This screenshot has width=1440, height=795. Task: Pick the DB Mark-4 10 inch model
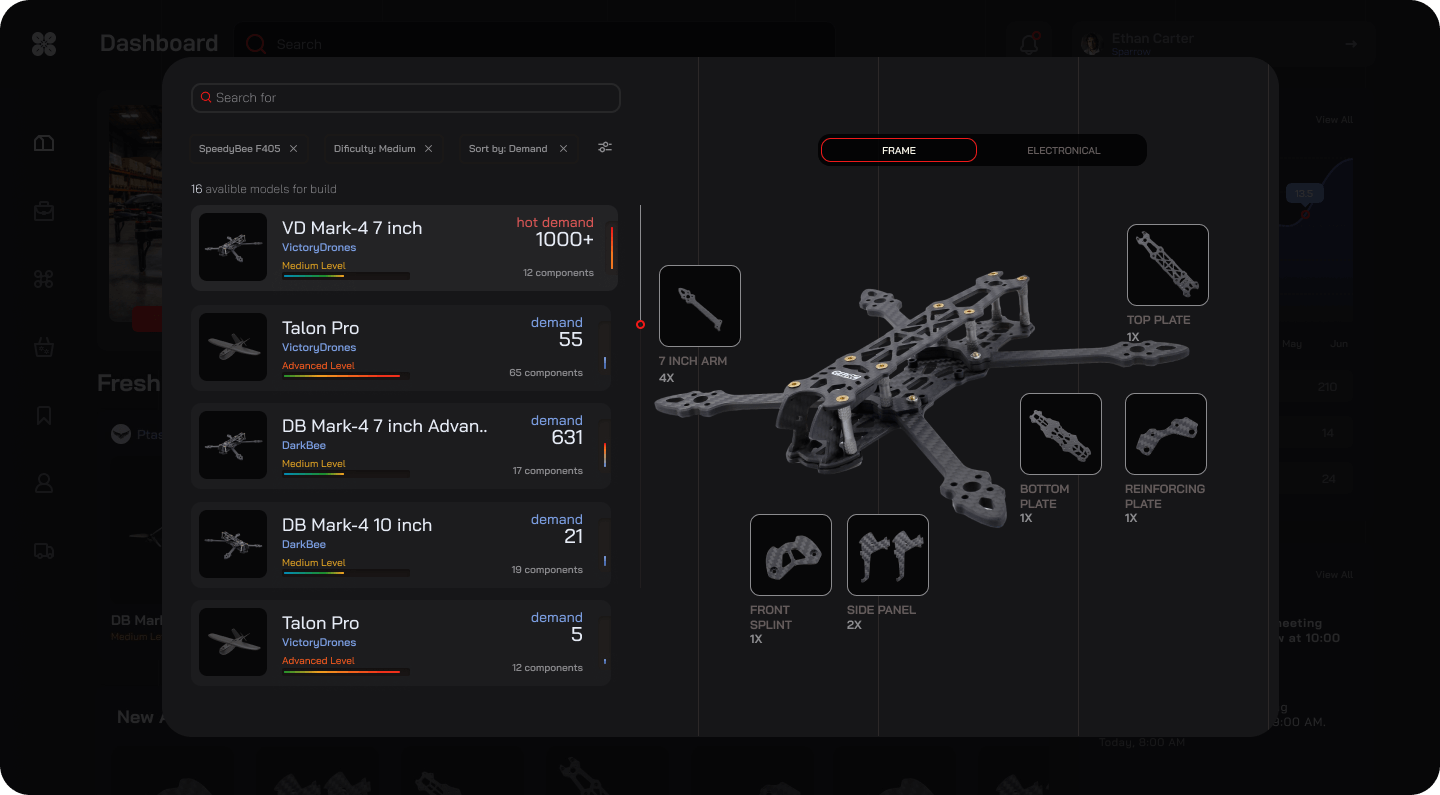(400, 544)
